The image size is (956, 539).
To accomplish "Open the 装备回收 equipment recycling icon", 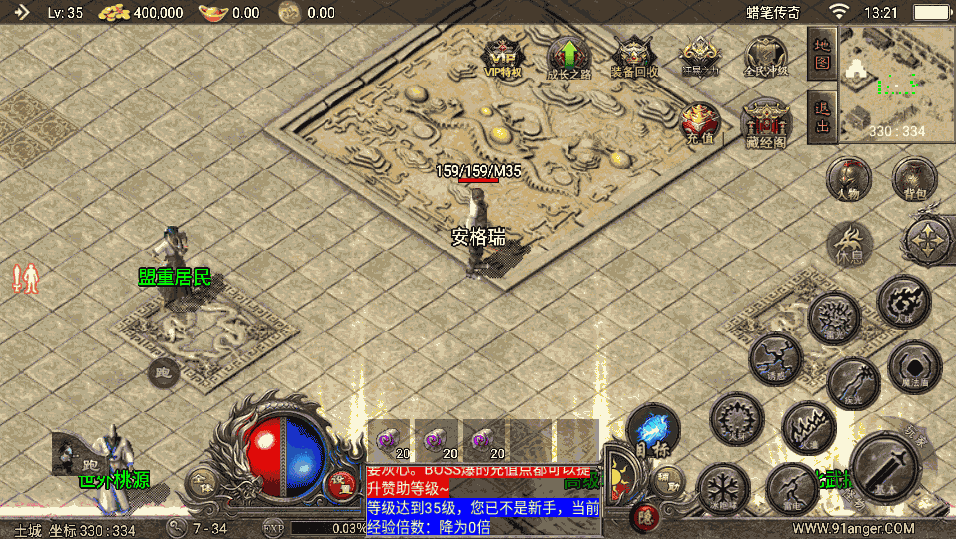I will click(634, 57).
